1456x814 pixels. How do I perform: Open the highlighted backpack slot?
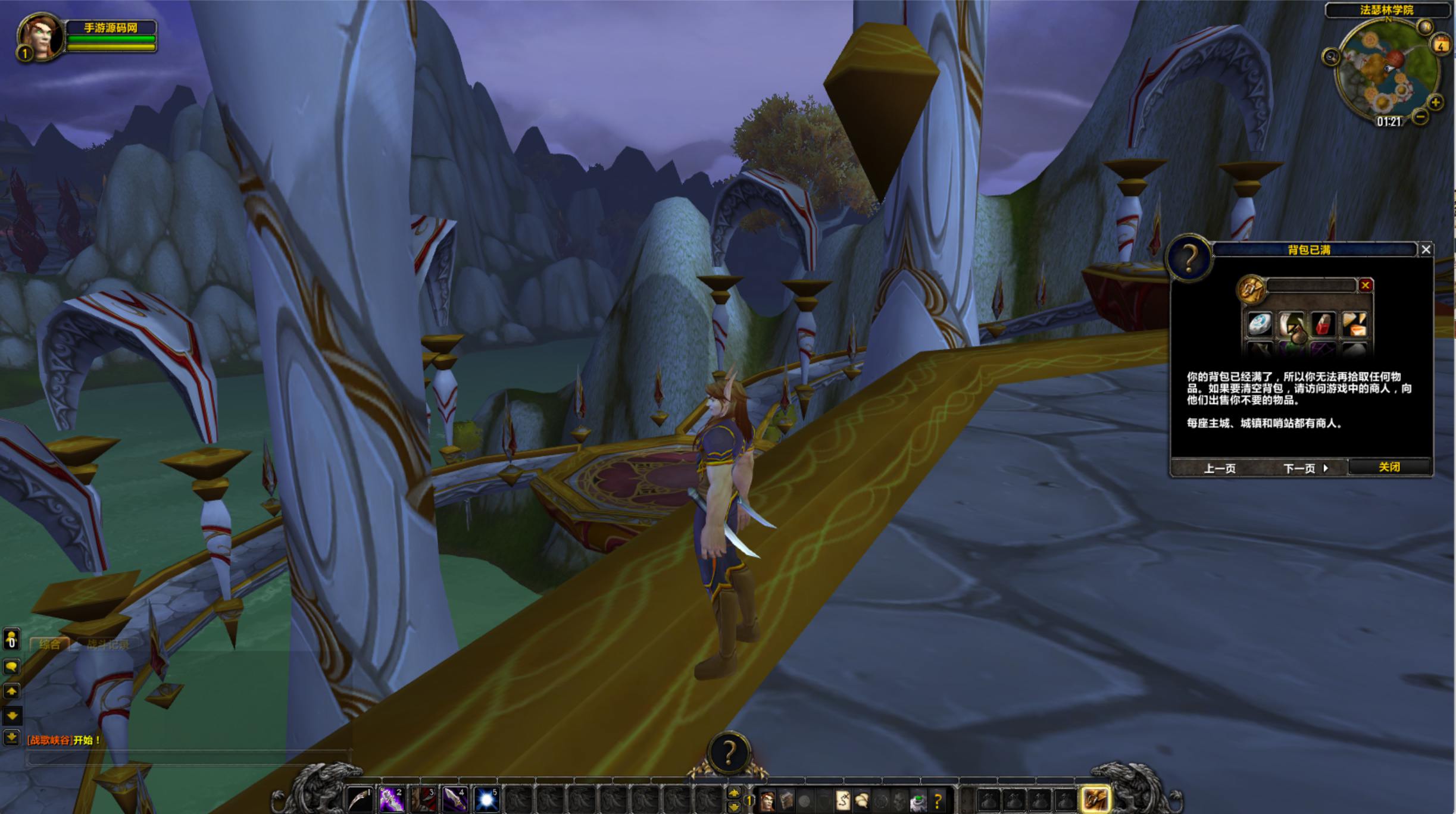1095,800
